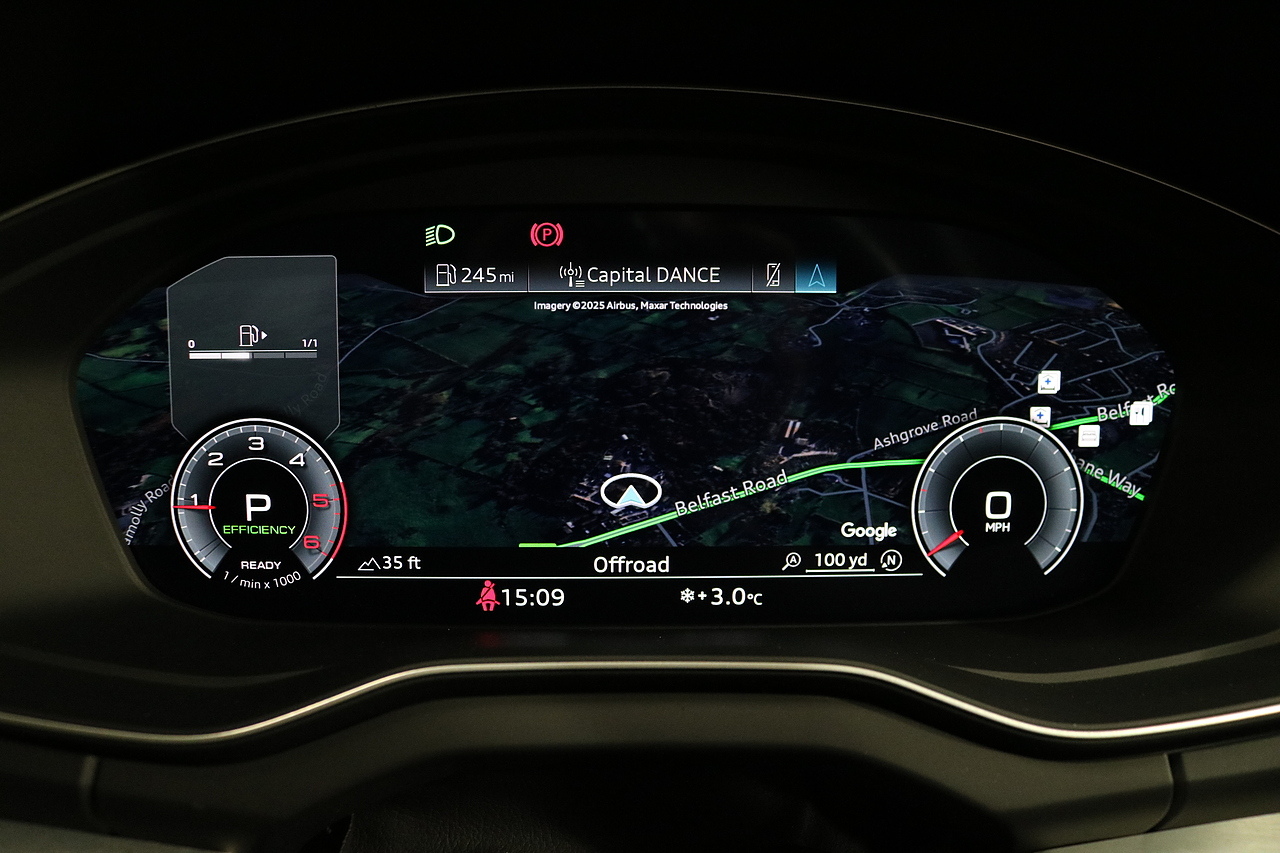Open the Capital DANCE radio tab
The image size is (1280, 853).
[639, 275]
